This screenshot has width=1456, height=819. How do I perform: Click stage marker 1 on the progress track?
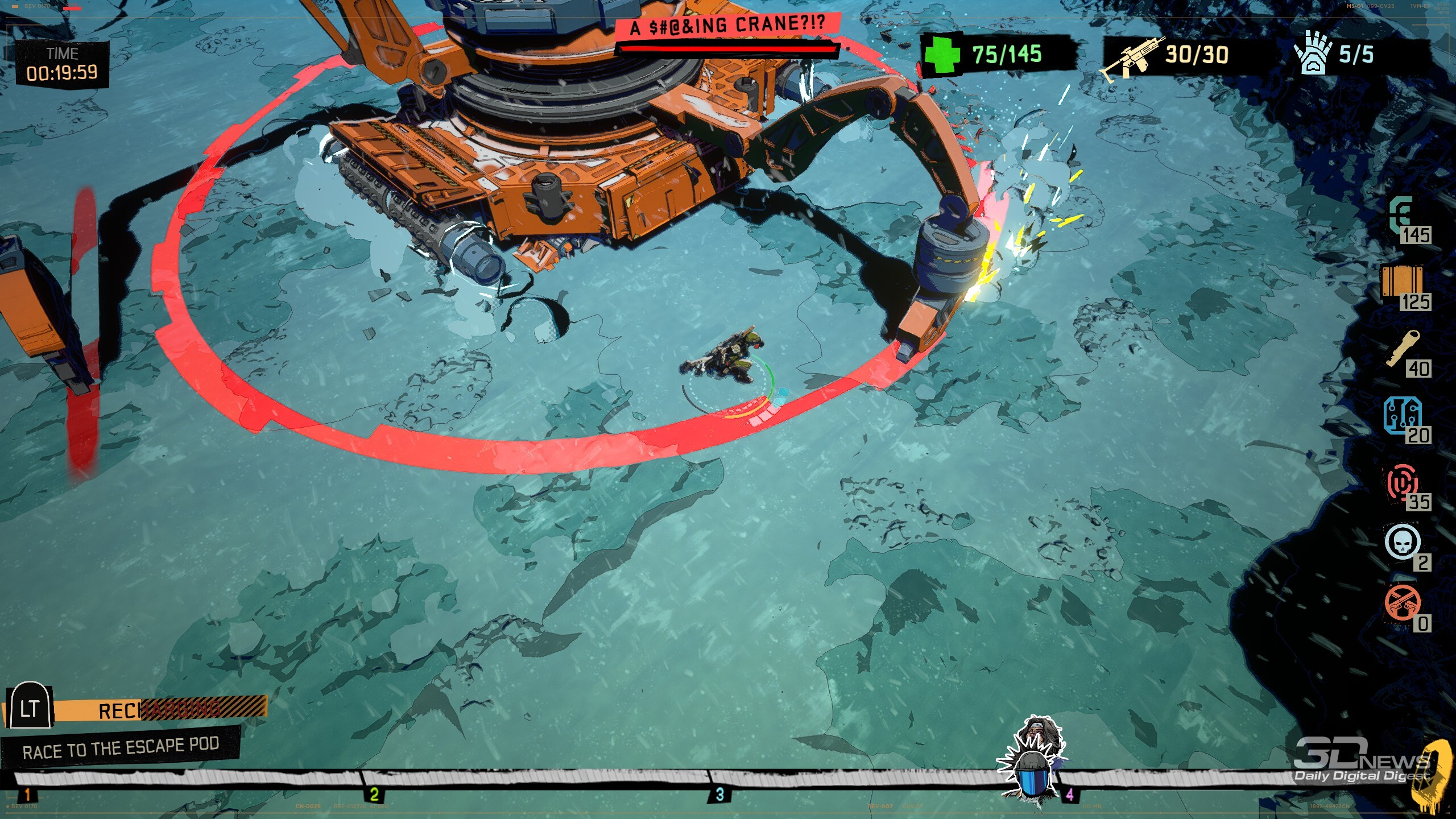pos(27,794)
